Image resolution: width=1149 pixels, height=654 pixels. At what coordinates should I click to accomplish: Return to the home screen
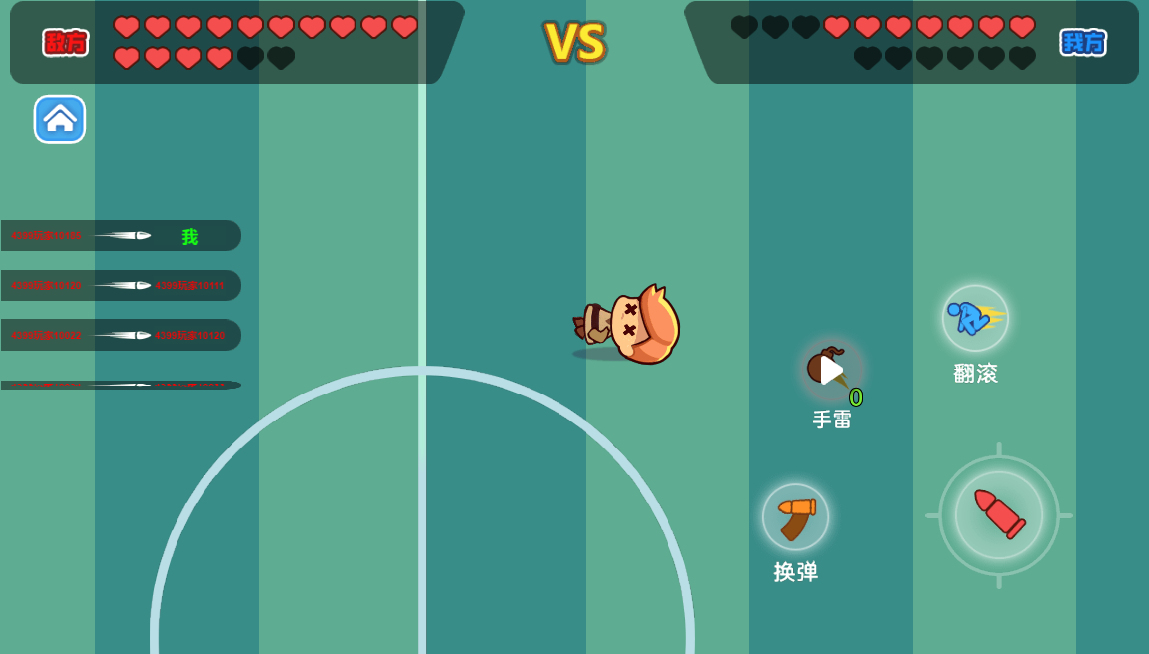60,119
